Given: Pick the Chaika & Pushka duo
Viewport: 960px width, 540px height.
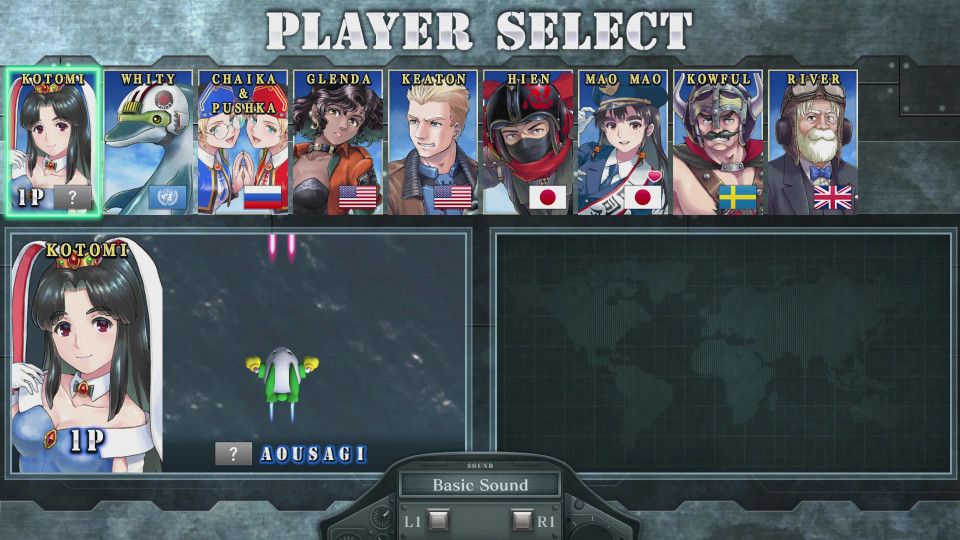Looking at the screenshot, I should tap(243, 142).
